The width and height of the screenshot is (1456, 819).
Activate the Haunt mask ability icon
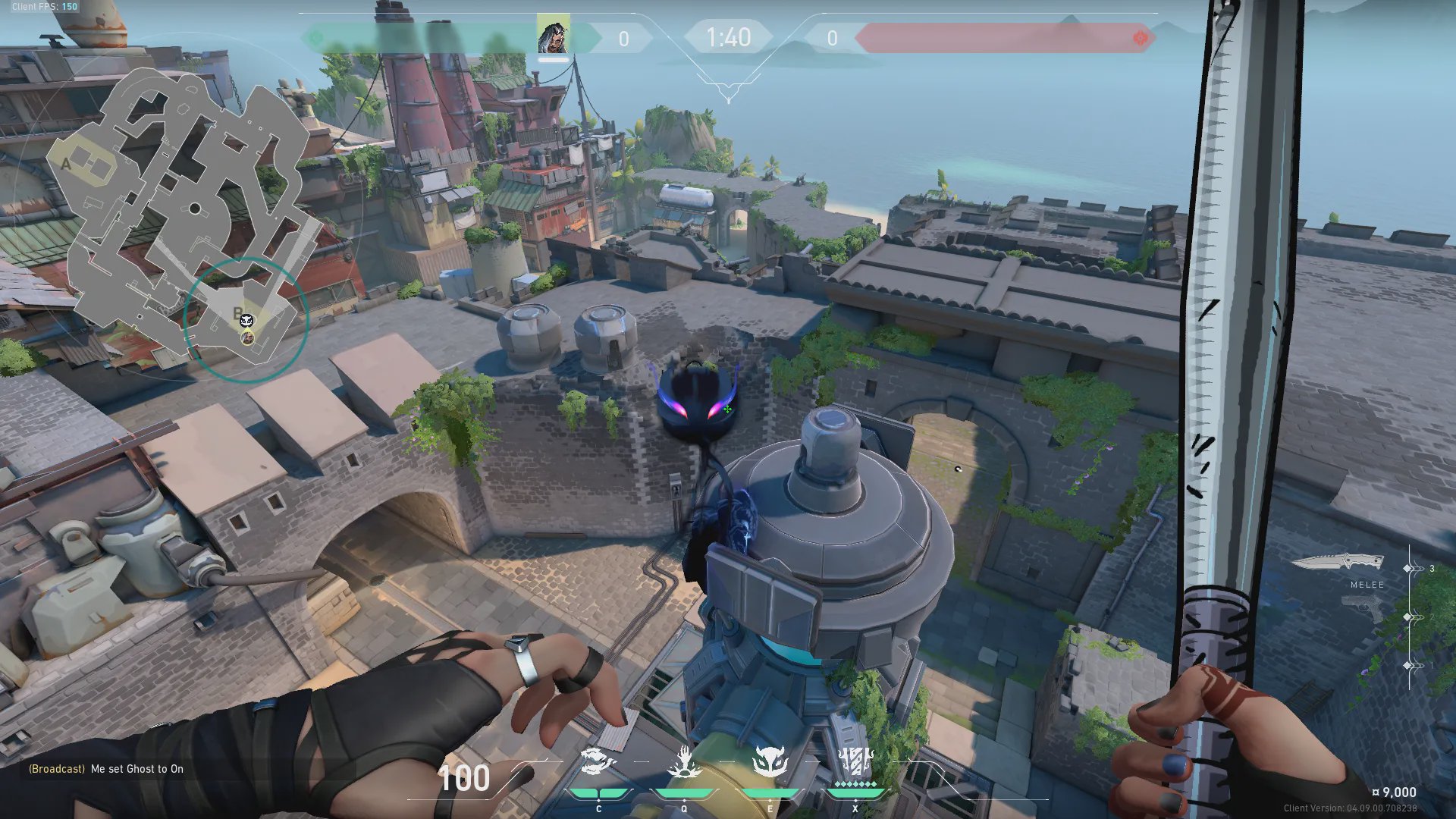770,762
